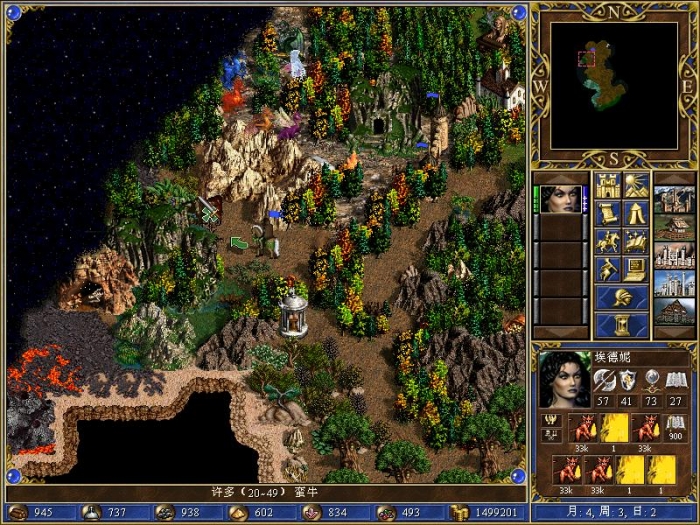Open the Quest Log scroll button
Image resolution: width=700 pixels, height=525 pixels.
pos(608,214)
